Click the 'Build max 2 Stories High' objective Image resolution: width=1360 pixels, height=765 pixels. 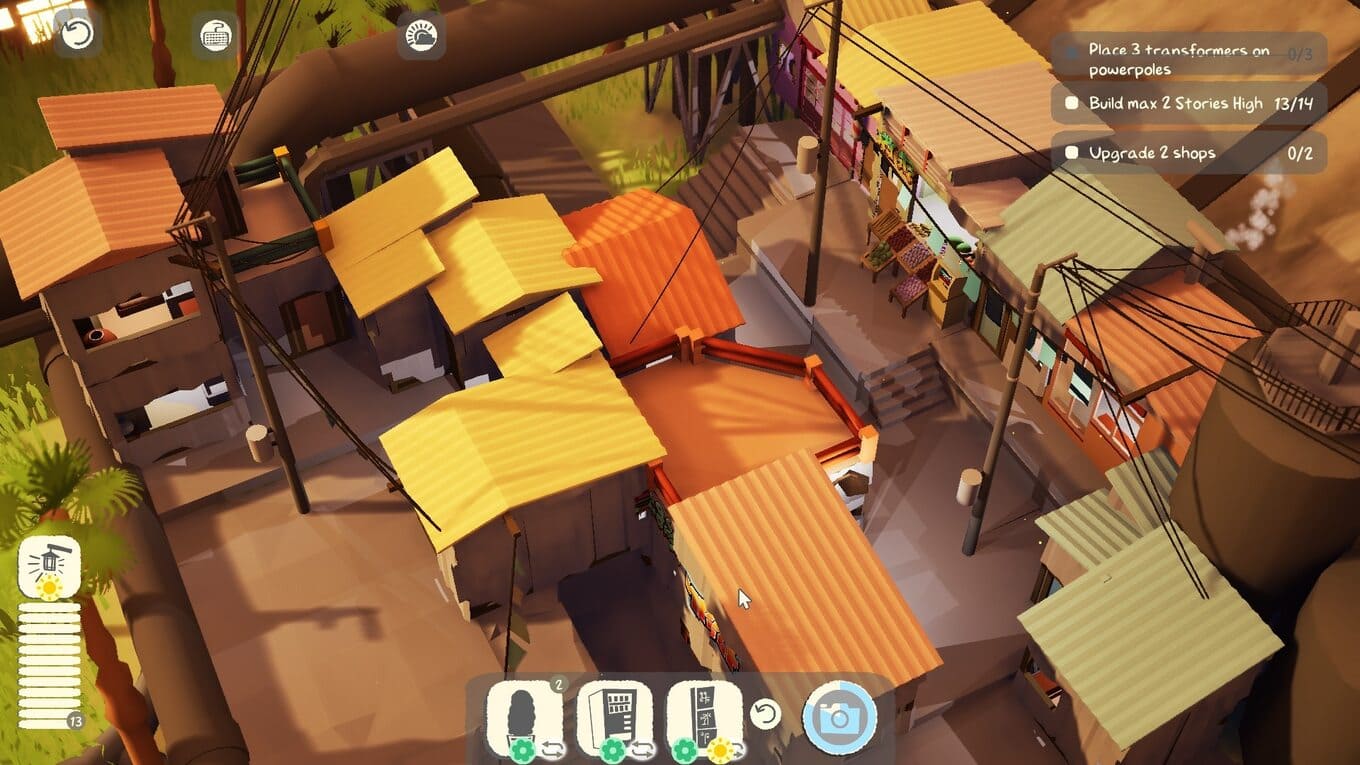coord(1188,103)
